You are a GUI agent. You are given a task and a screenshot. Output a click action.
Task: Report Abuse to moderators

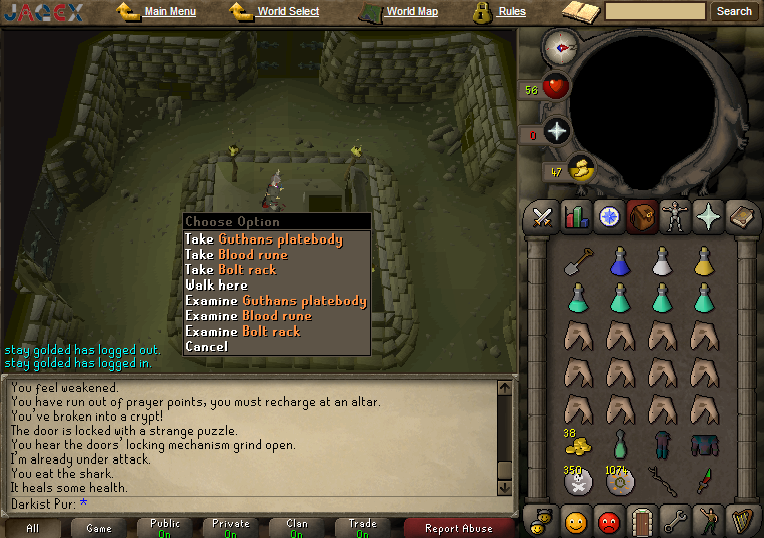coord(458,528)
